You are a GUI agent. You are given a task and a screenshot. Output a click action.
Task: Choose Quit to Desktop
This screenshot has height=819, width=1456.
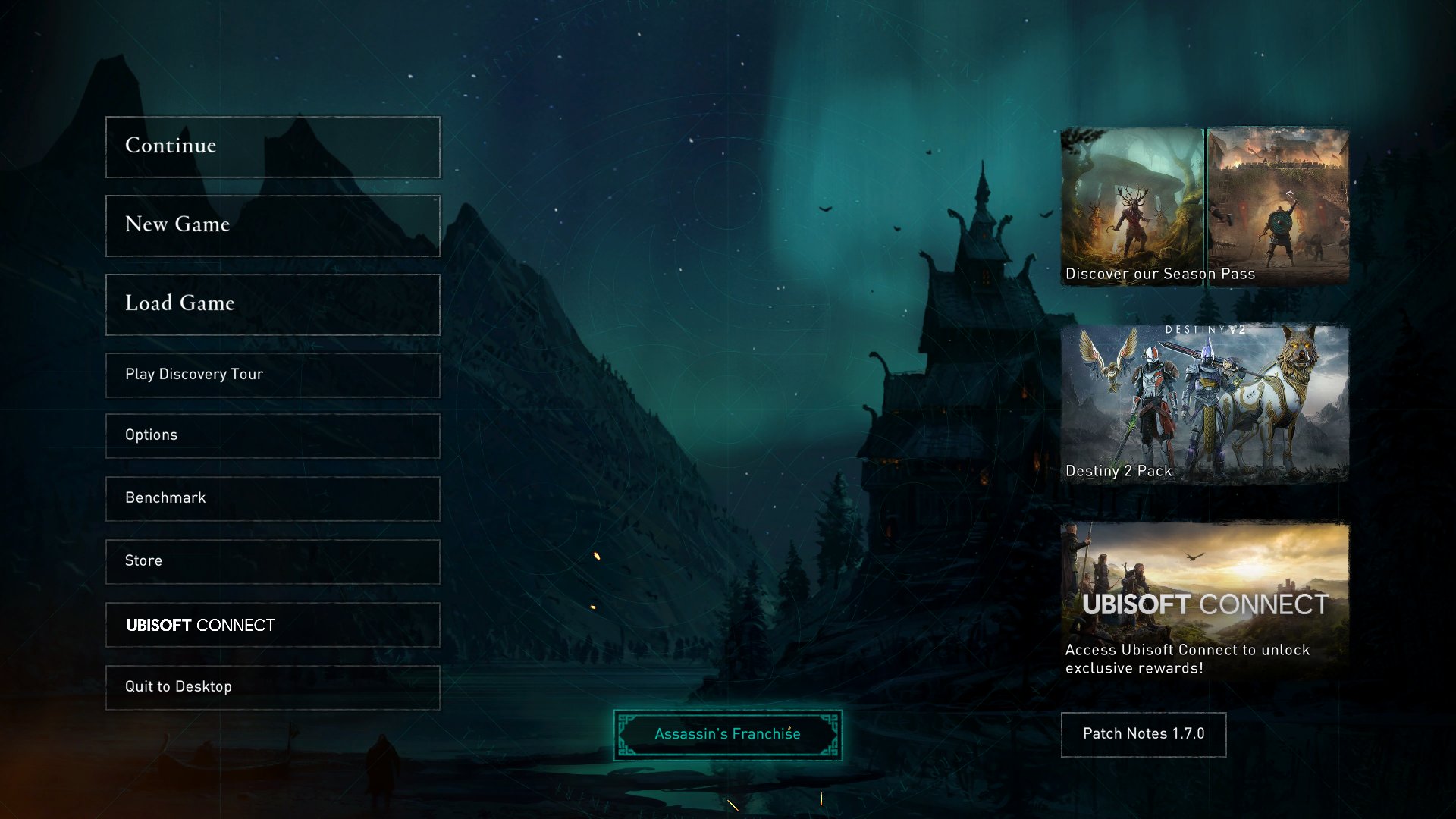point(272,687)
